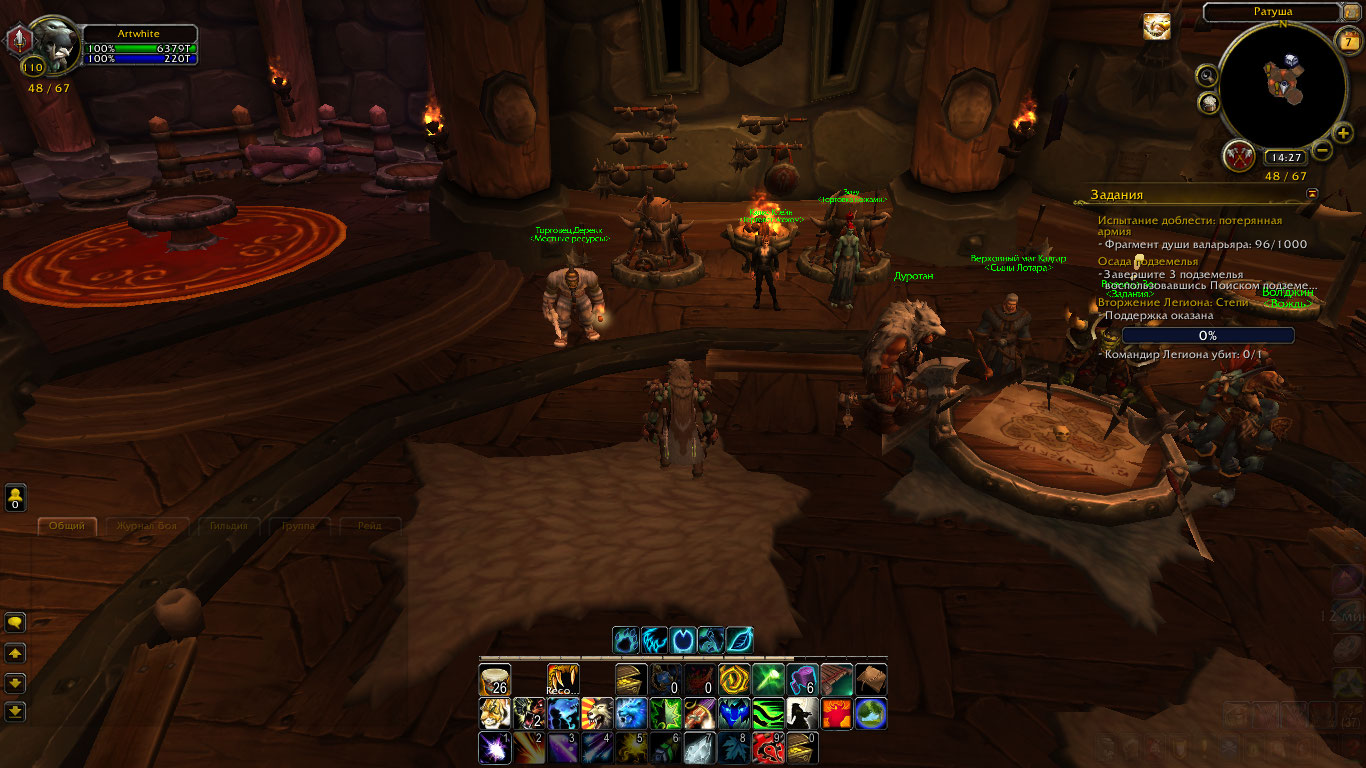Zoom in the minimap with plus button
This screenshot has height=768, width=1366.
pos(1343,133)
